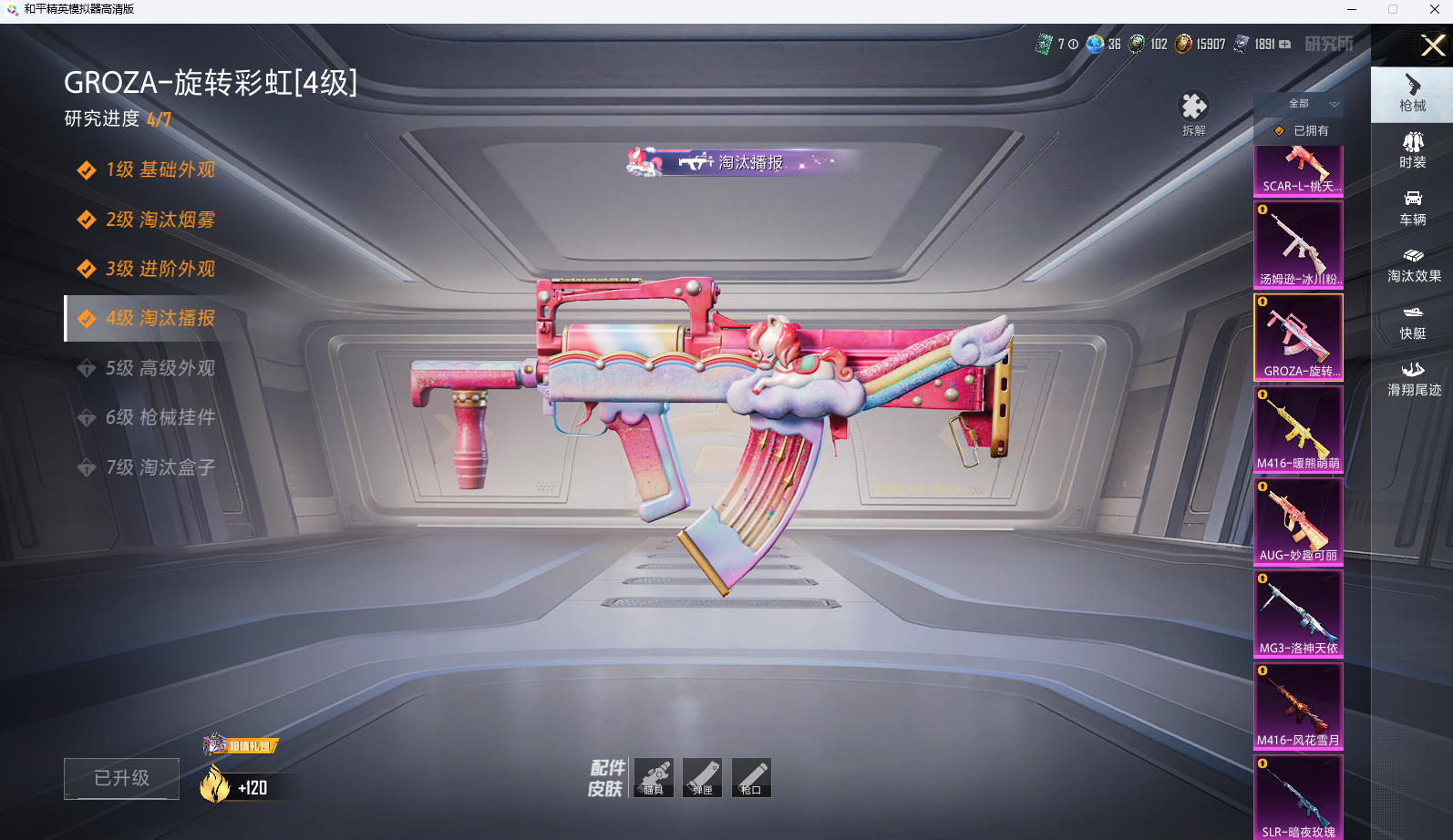Toggle the 已拥有 owned filter
This screenshot has width=1453, height=840.
(x=1301, y=131)
